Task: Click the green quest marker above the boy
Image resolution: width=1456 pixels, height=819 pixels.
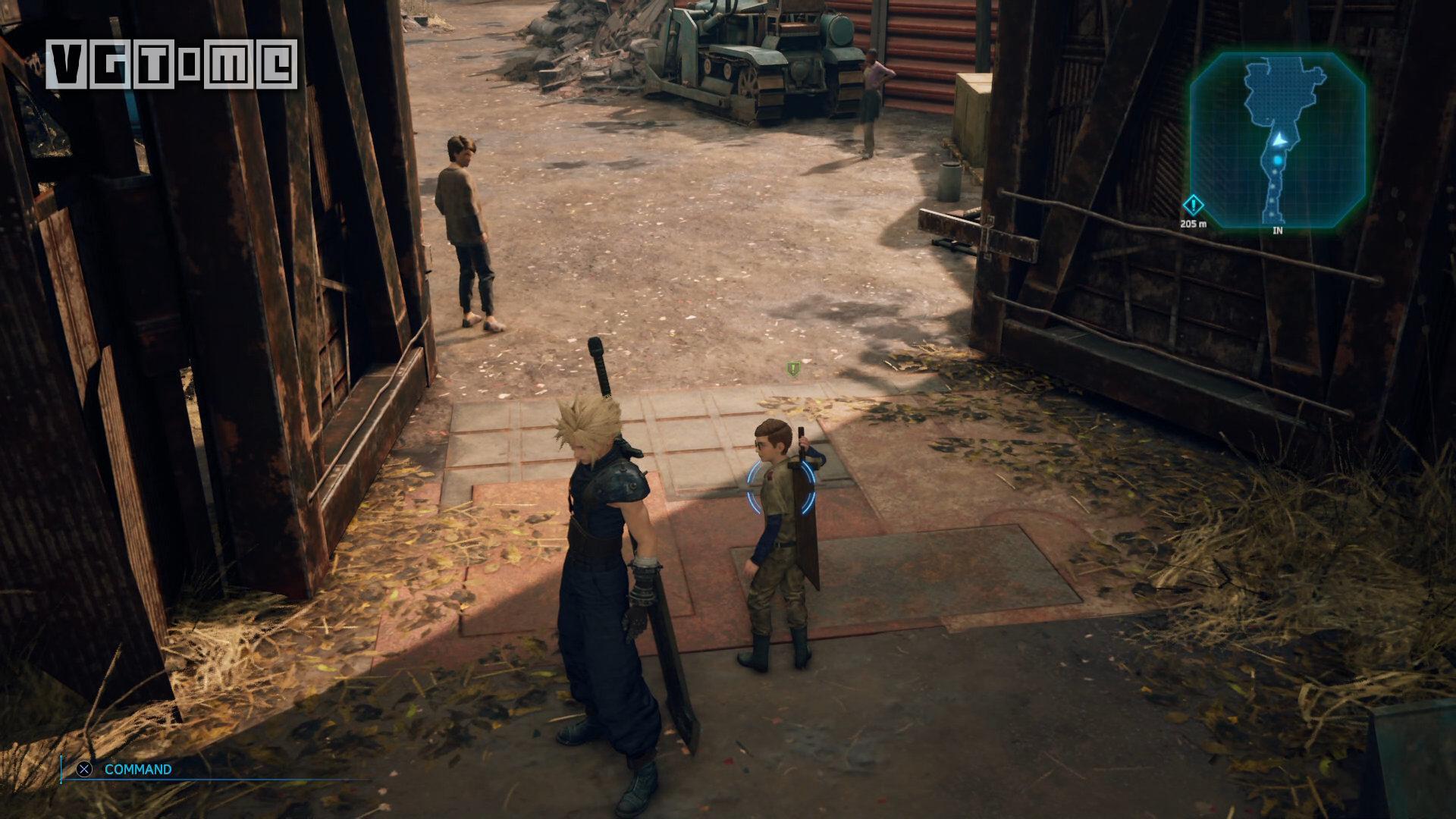Action: (x=793, y=369)
